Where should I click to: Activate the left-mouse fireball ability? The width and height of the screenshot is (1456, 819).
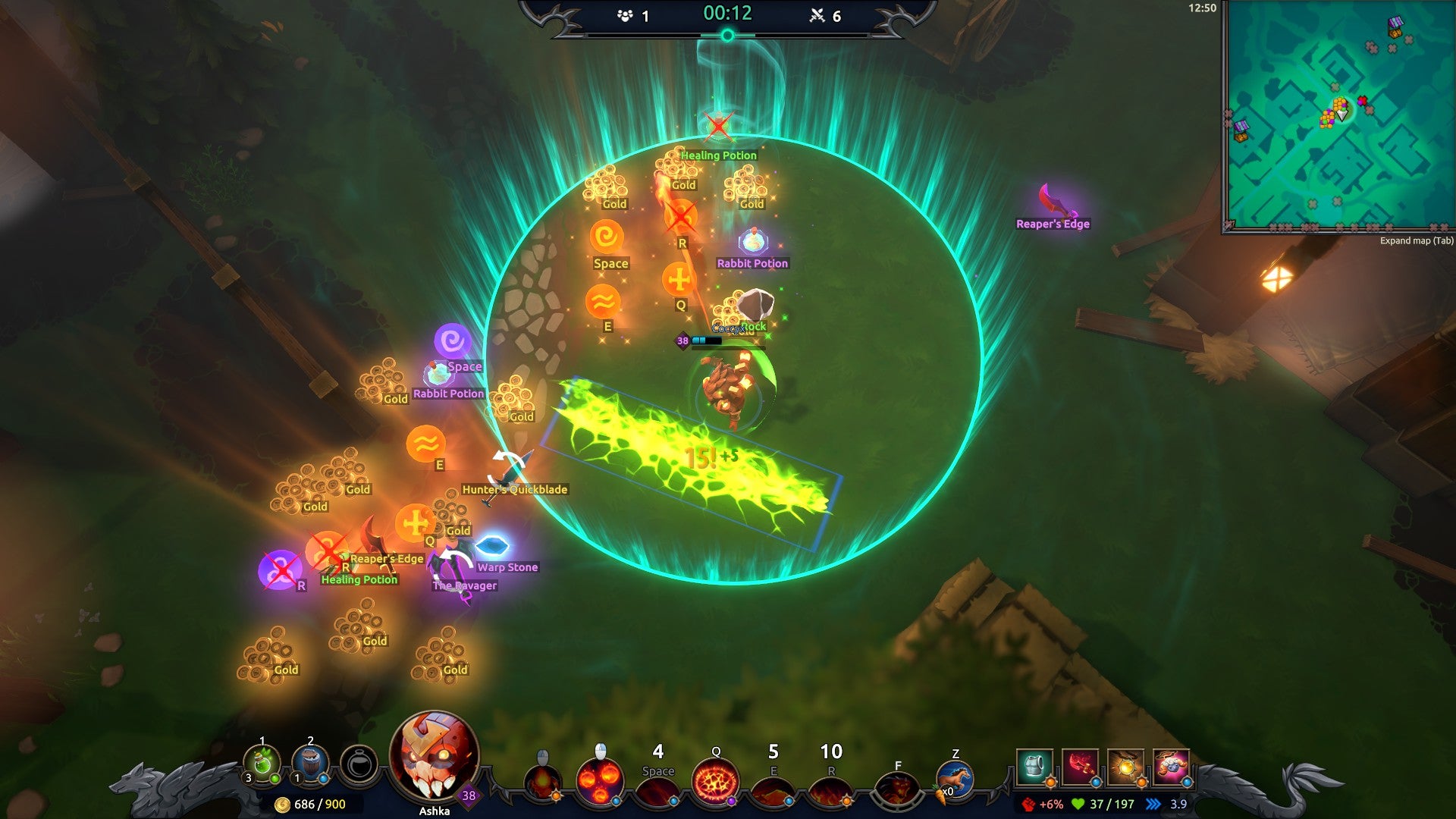click(x=543, y=783)
